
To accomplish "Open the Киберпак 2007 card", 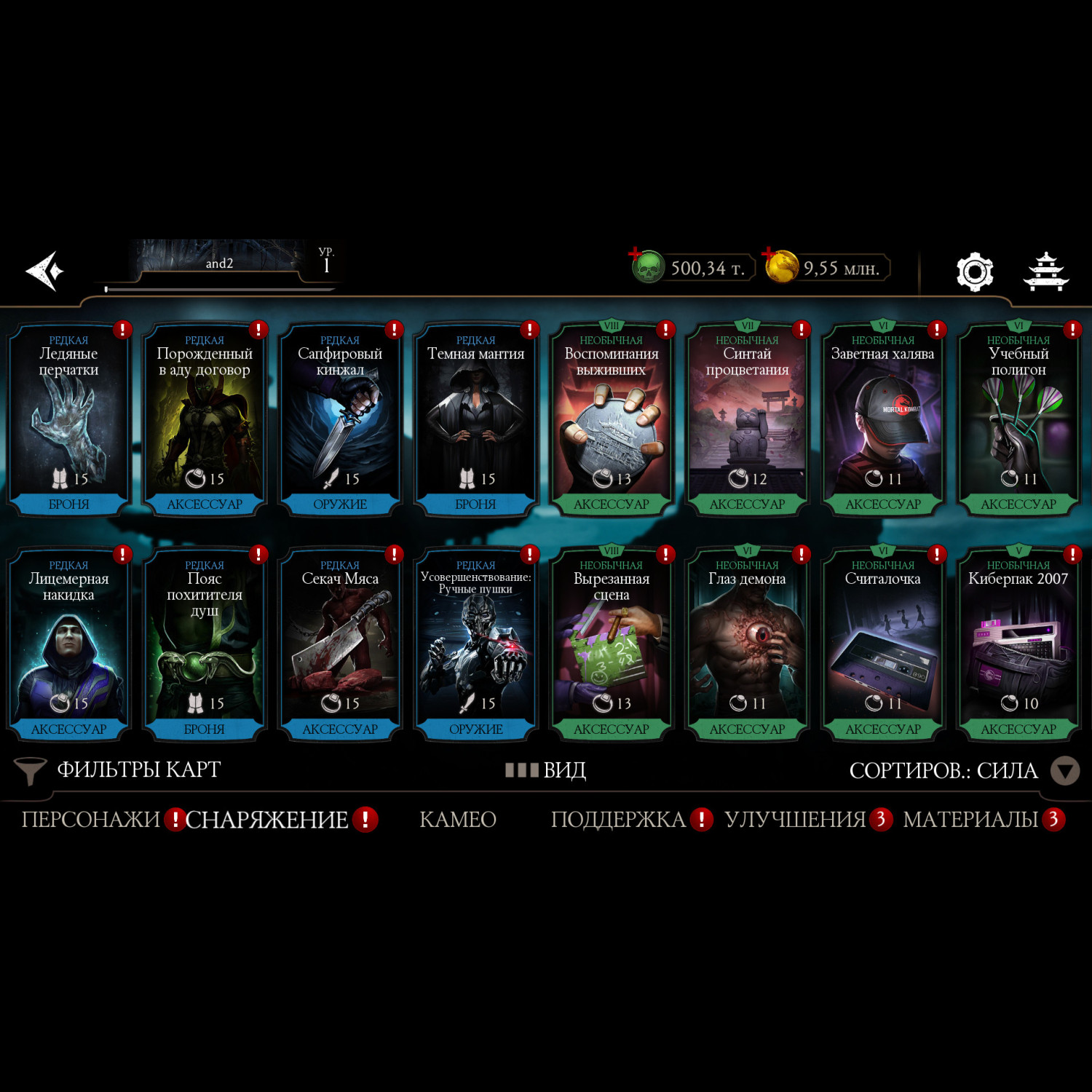I will click(x=1018, y=645).
